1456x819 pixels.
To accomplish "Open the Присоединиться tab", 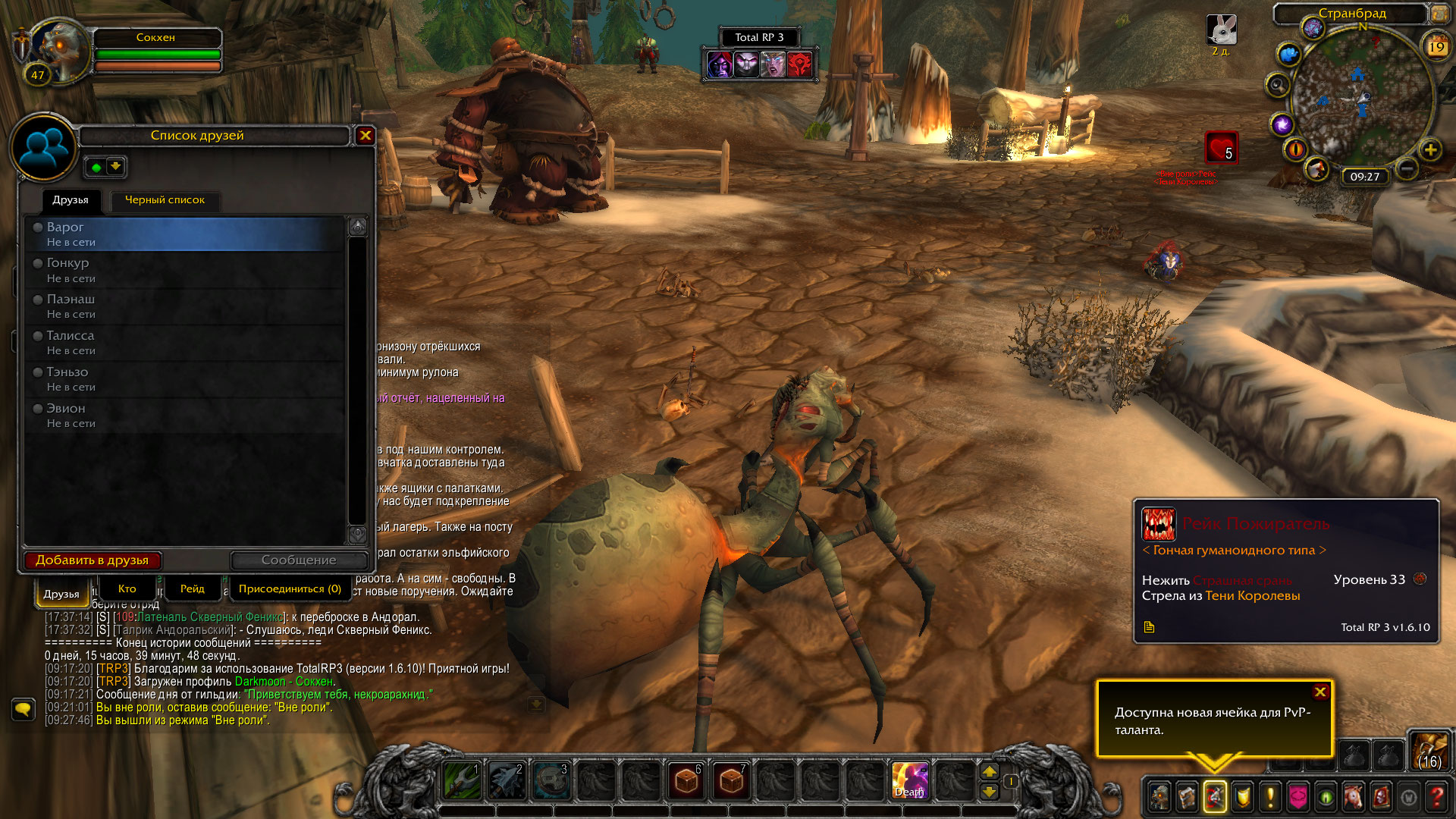I will click(x=290, y=589).
